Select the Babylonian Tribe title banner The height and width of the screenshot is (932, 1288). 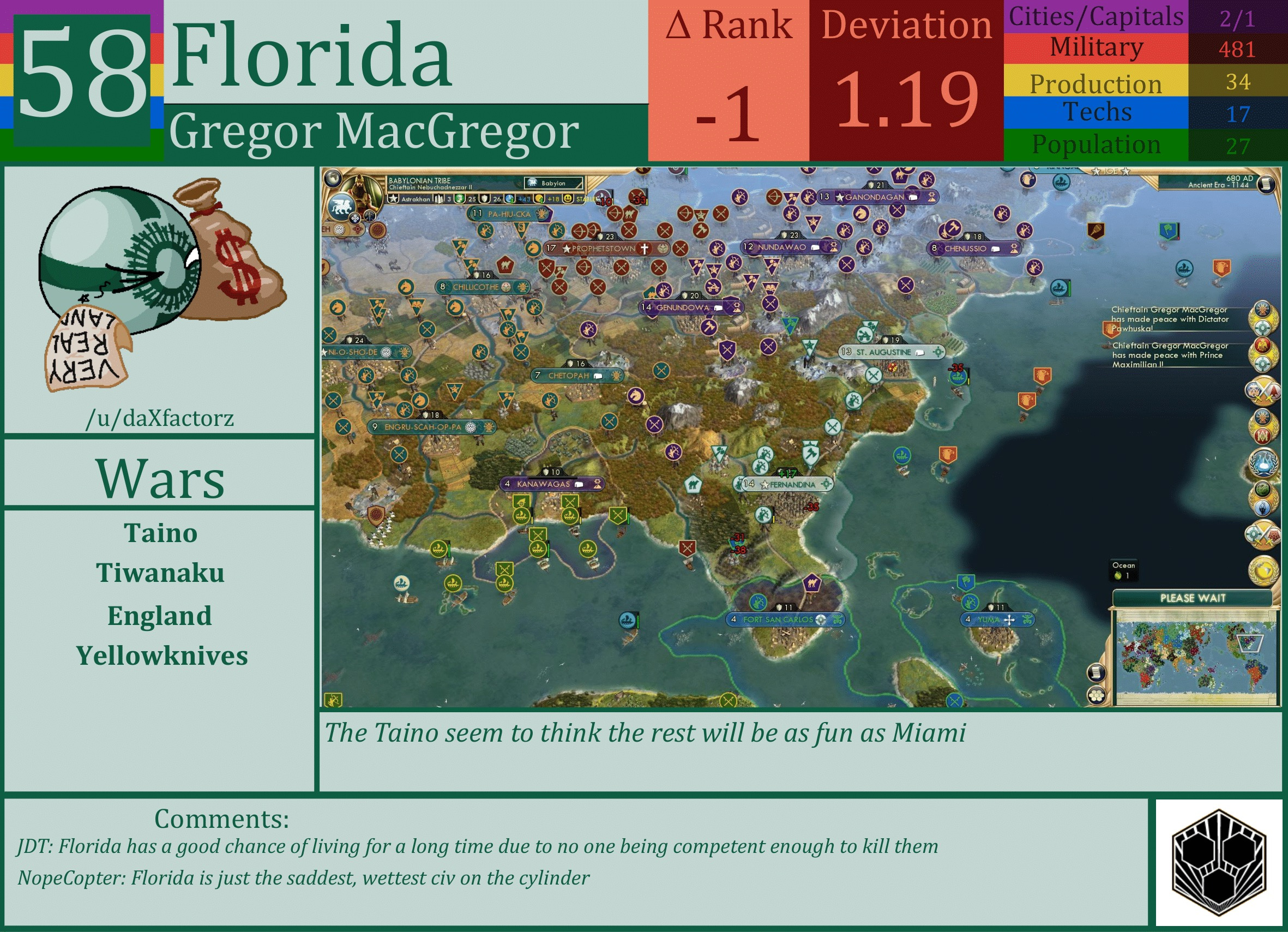[420, 181]
